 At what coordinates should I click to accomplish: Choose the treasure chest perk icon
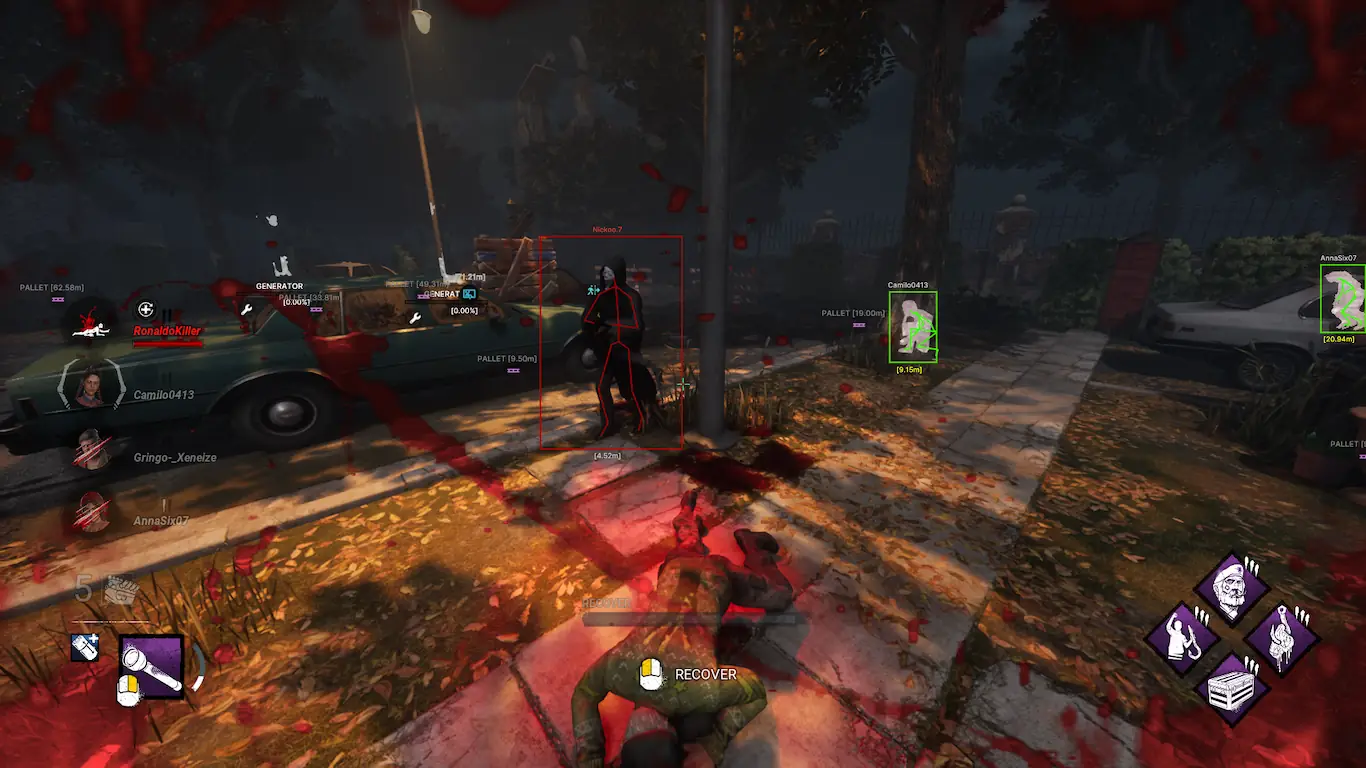[x=1231, y=688]
